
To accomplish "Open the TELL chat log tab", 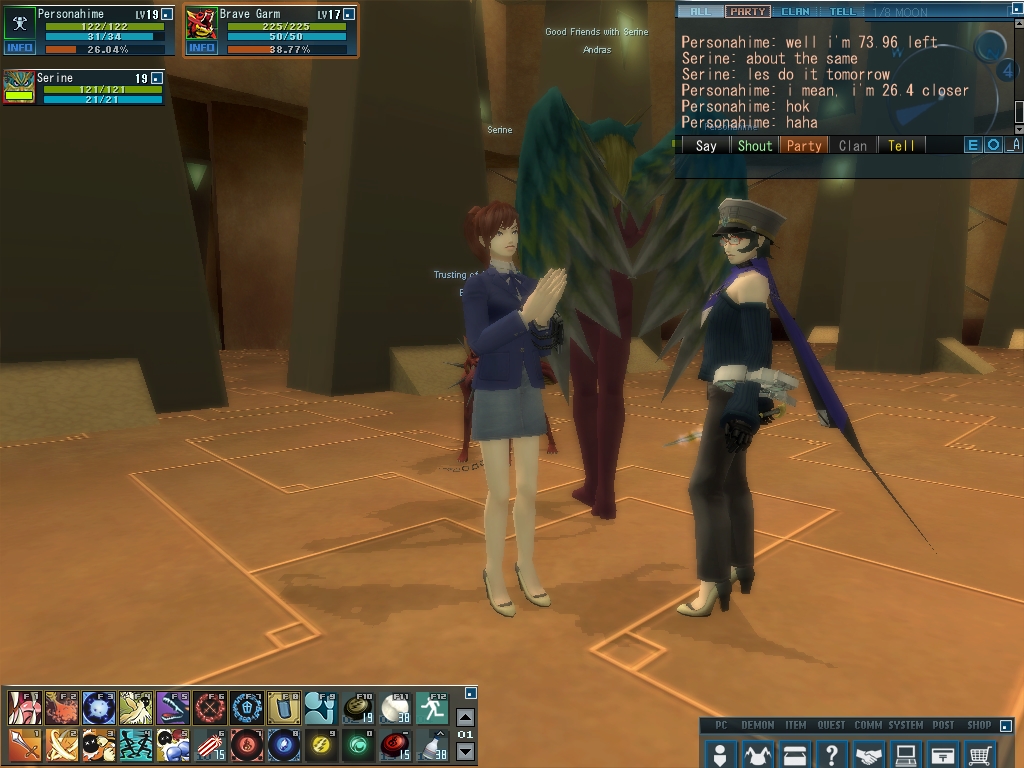I will point(842,12).
